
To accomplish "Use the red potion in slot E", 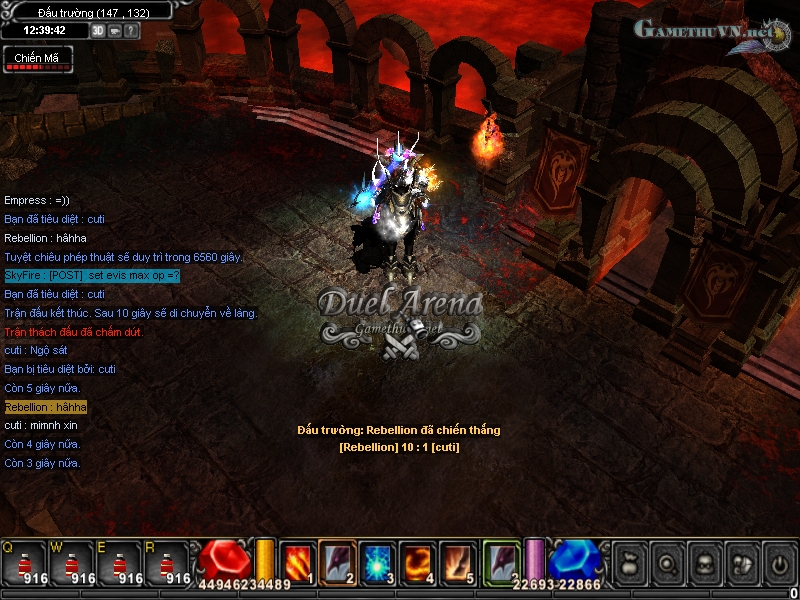I will [x=120, y=564].
